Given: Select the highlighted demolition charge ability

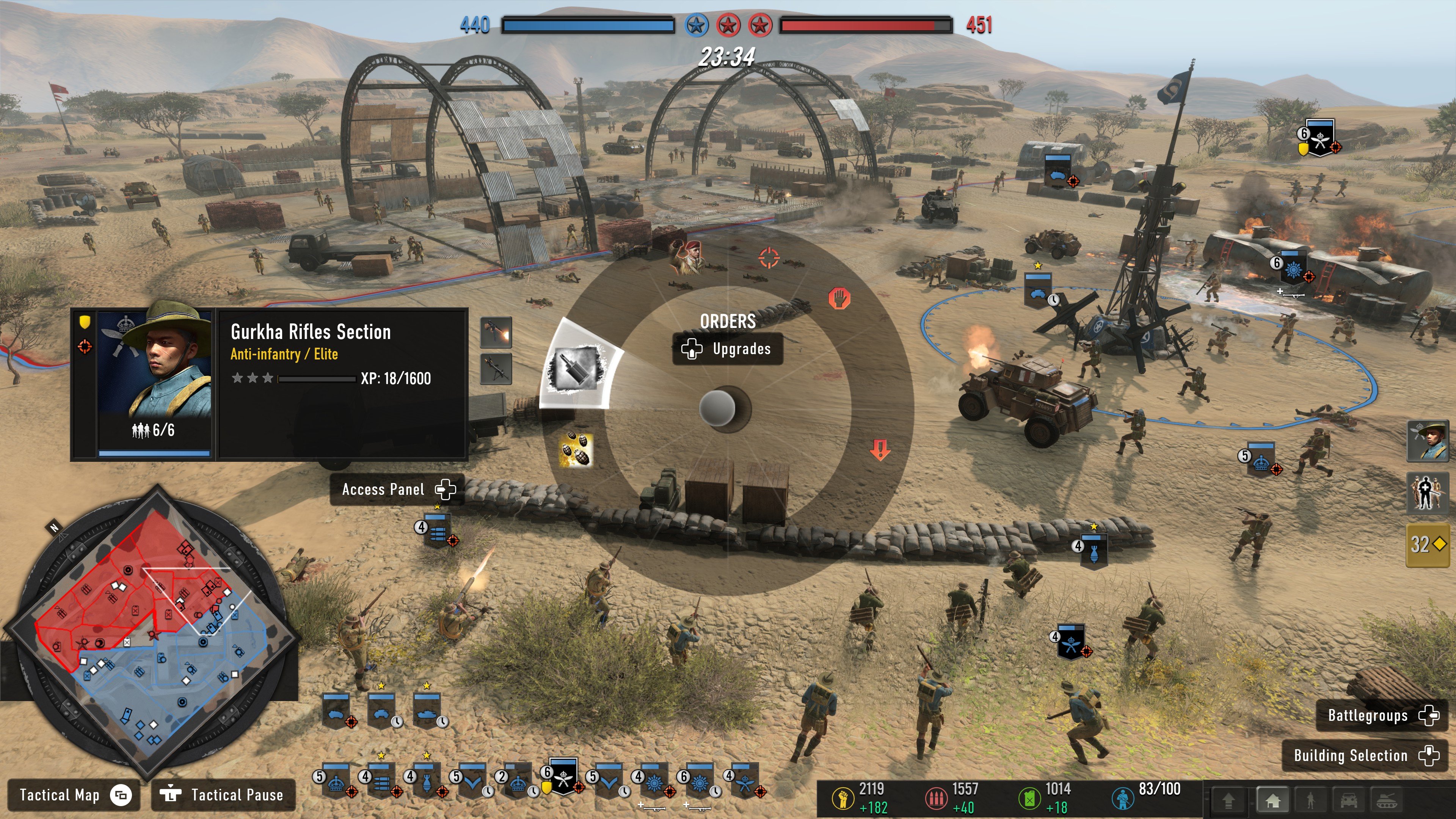Looking at the screenshot, I should click(x=576, y=369).
